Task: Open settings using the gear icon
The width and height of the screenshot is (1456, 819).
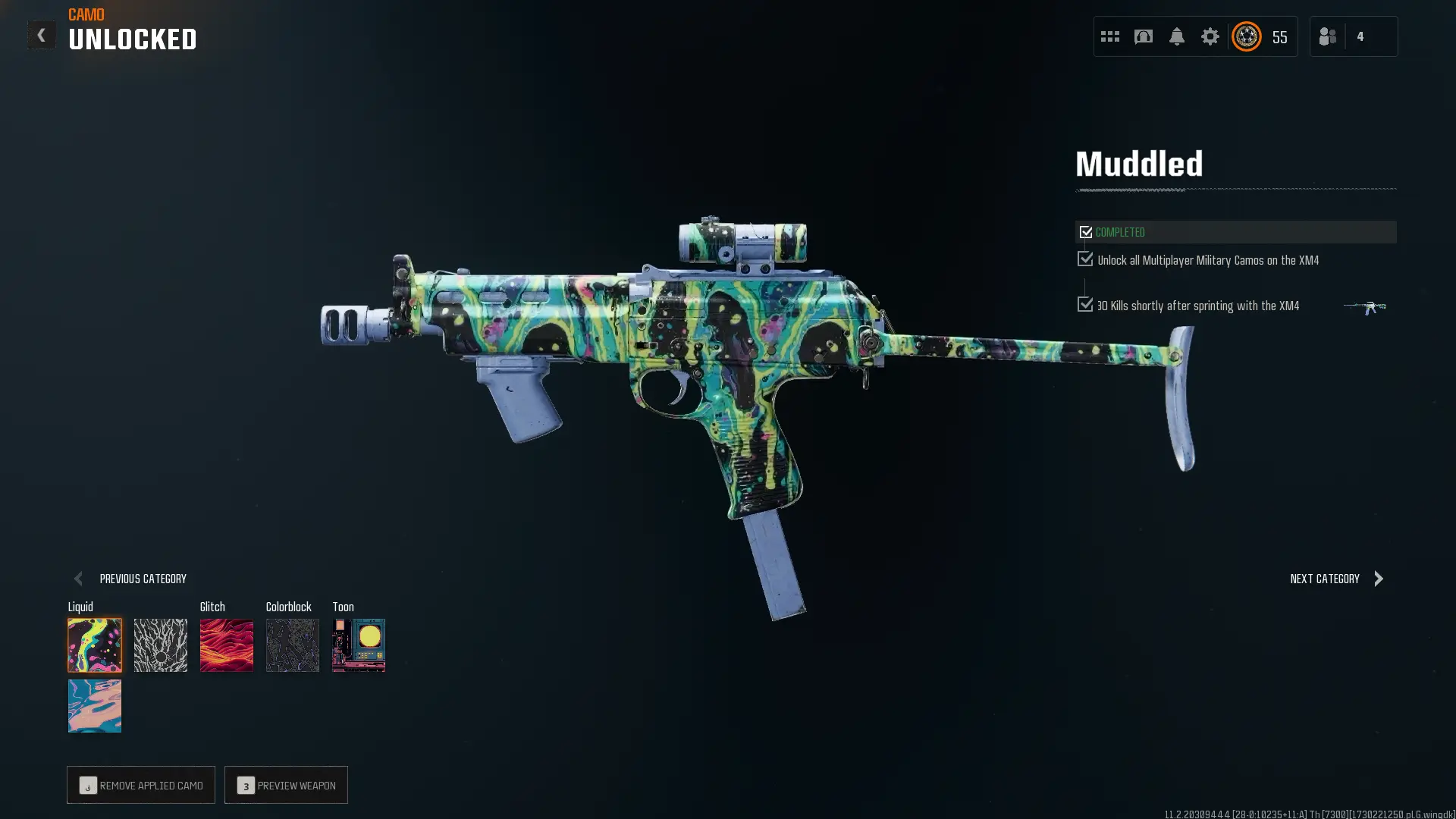Action: tap(1210, 36)
